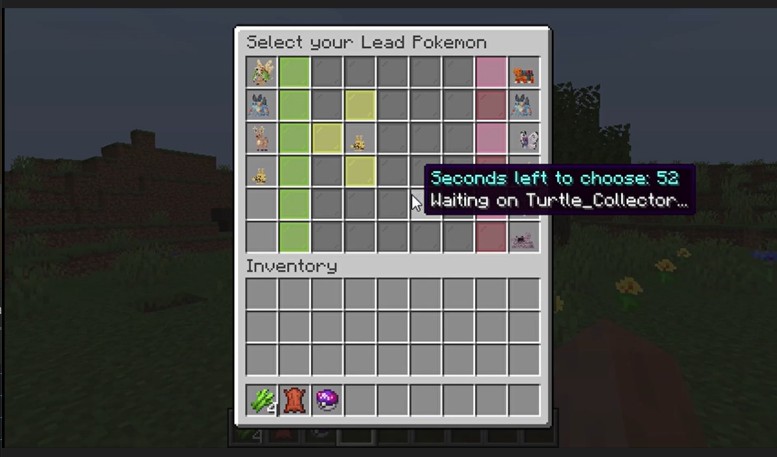
Task: Select the antlered green Pokemon icon
Action: tap(262, 73)
